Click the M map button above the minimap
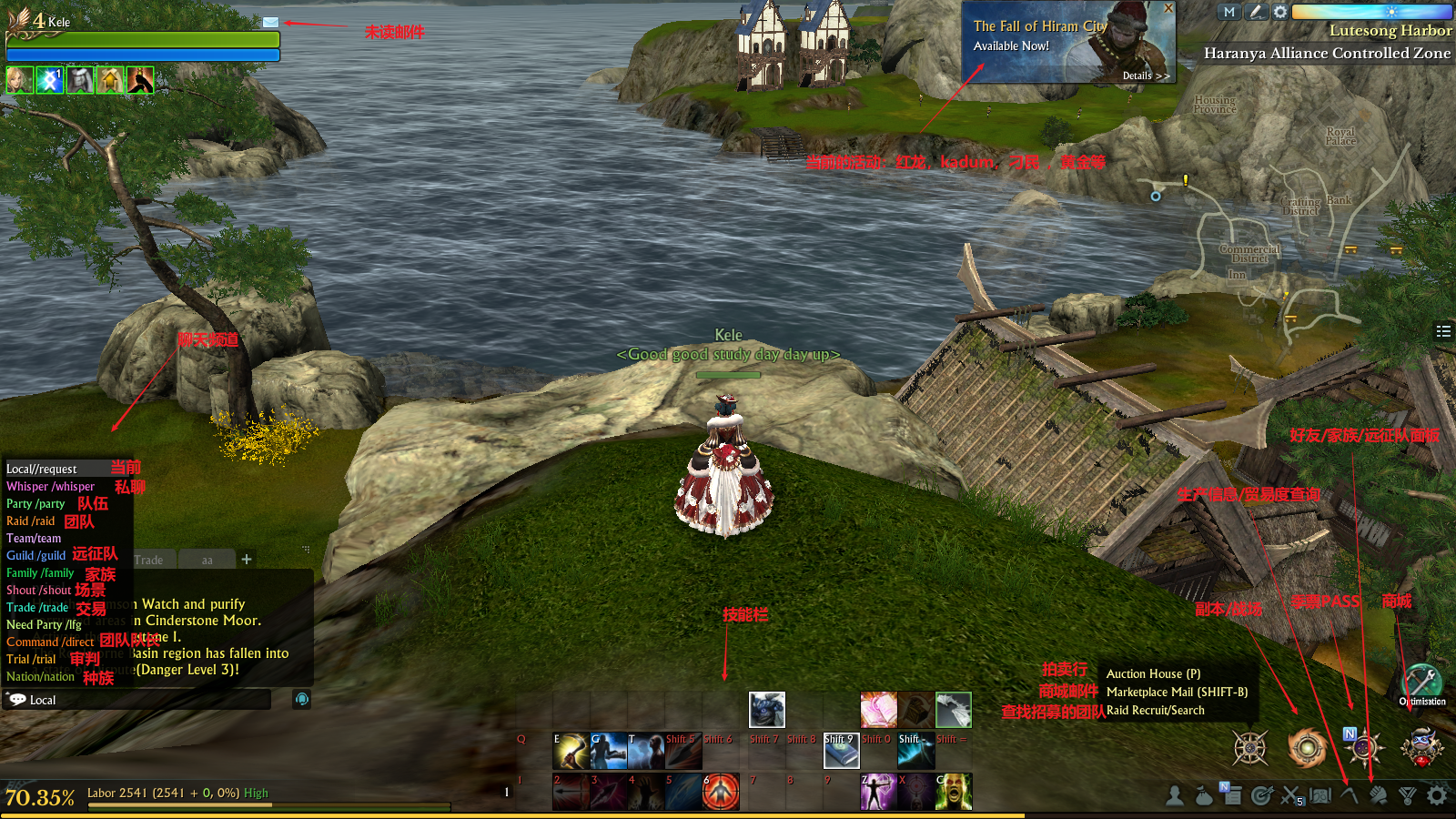Image resolution: width=1456 pixels, height=819 pixels. coord(1230,12)
